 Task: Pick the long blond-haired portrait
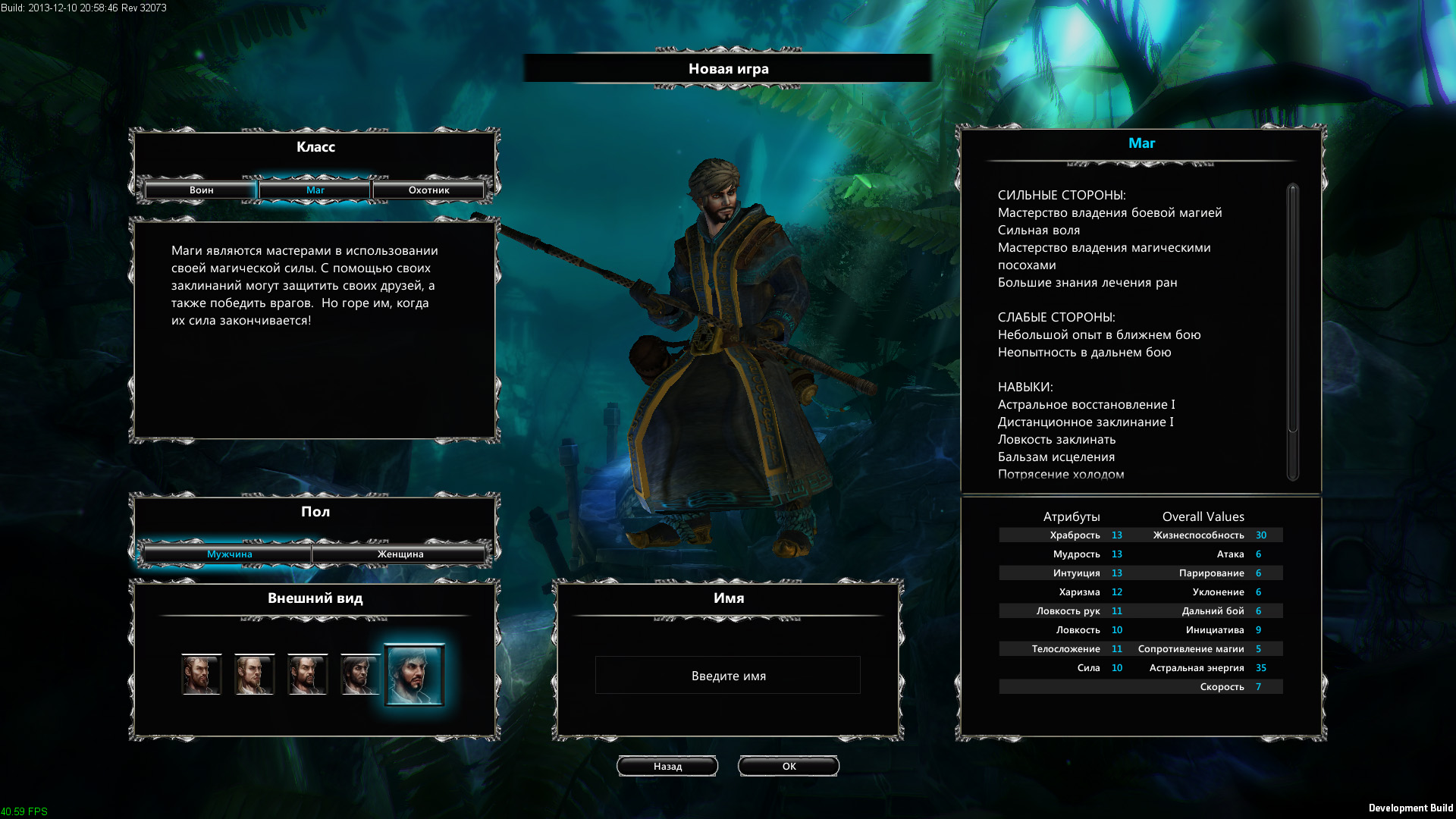254,674
